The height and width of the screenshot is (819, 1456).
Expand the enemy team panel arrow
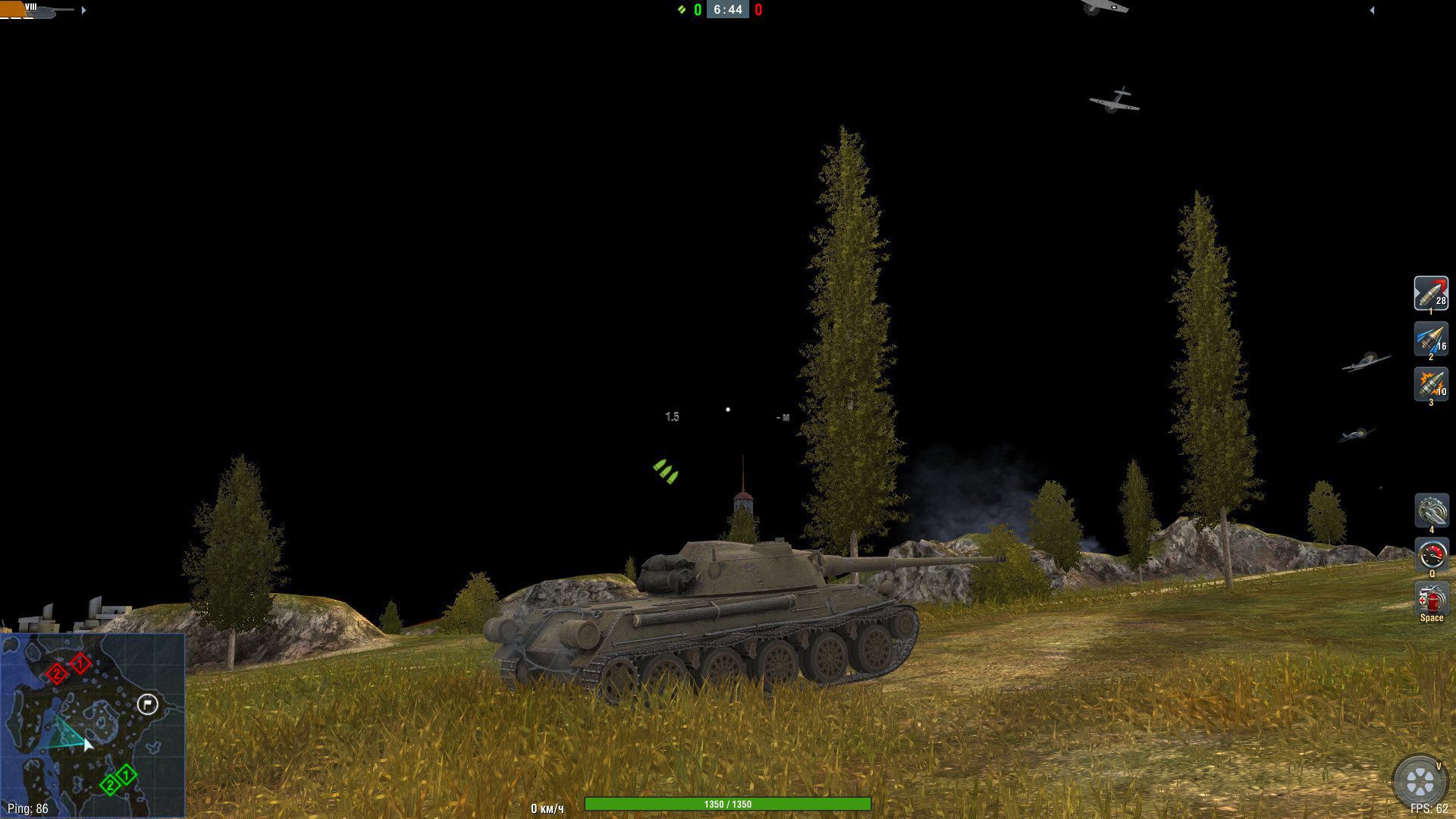tap(1372, 11)
